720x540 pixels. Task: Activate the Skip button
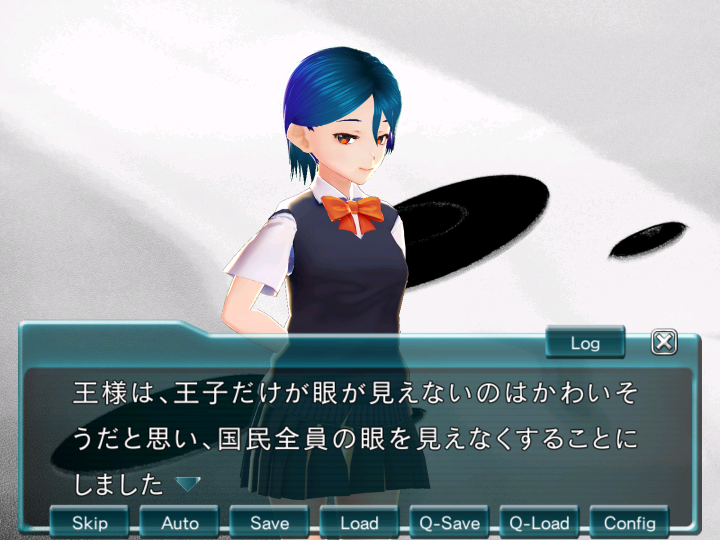tap(90, 522)
